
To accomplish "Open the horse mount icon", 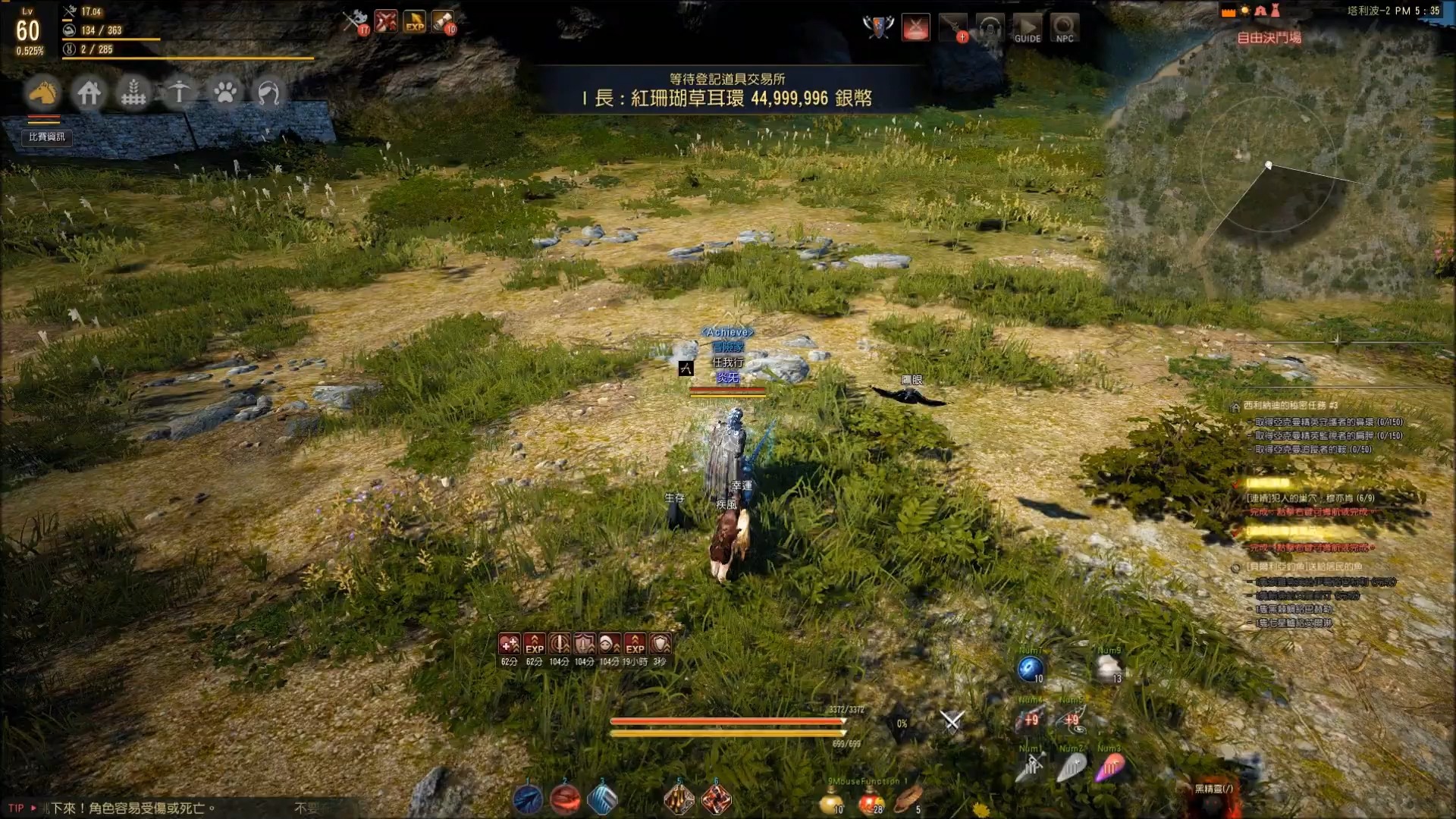I will tap(43, 93).
